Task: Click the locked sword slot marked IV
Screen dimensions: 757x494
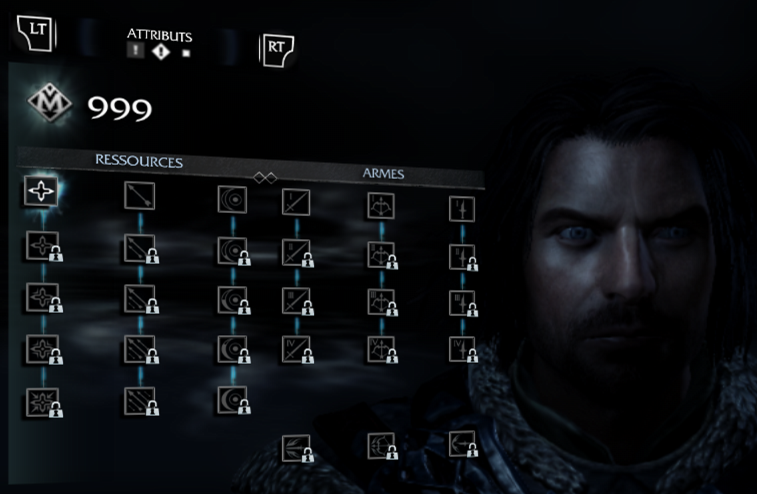Action: click(296, 348)
